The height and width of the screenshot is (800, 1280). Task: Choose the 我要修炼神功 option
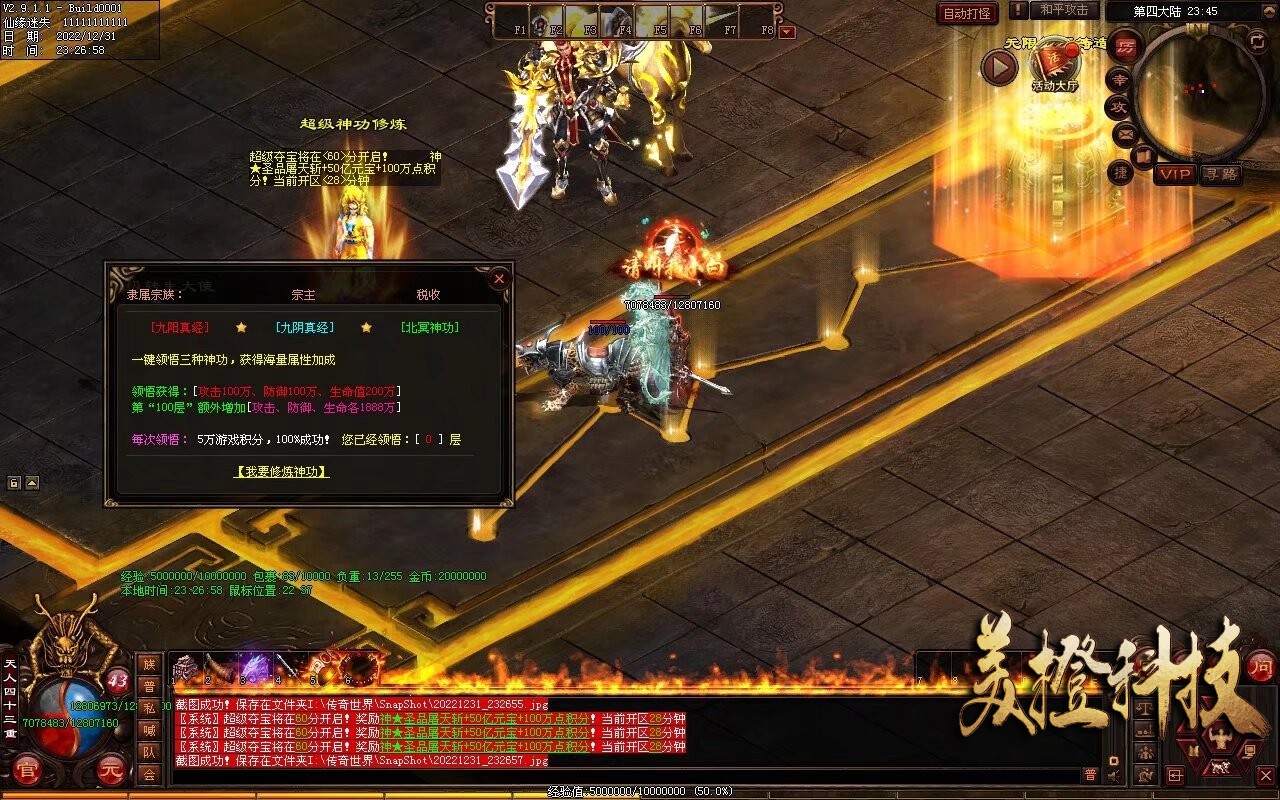tap(281, 471)
